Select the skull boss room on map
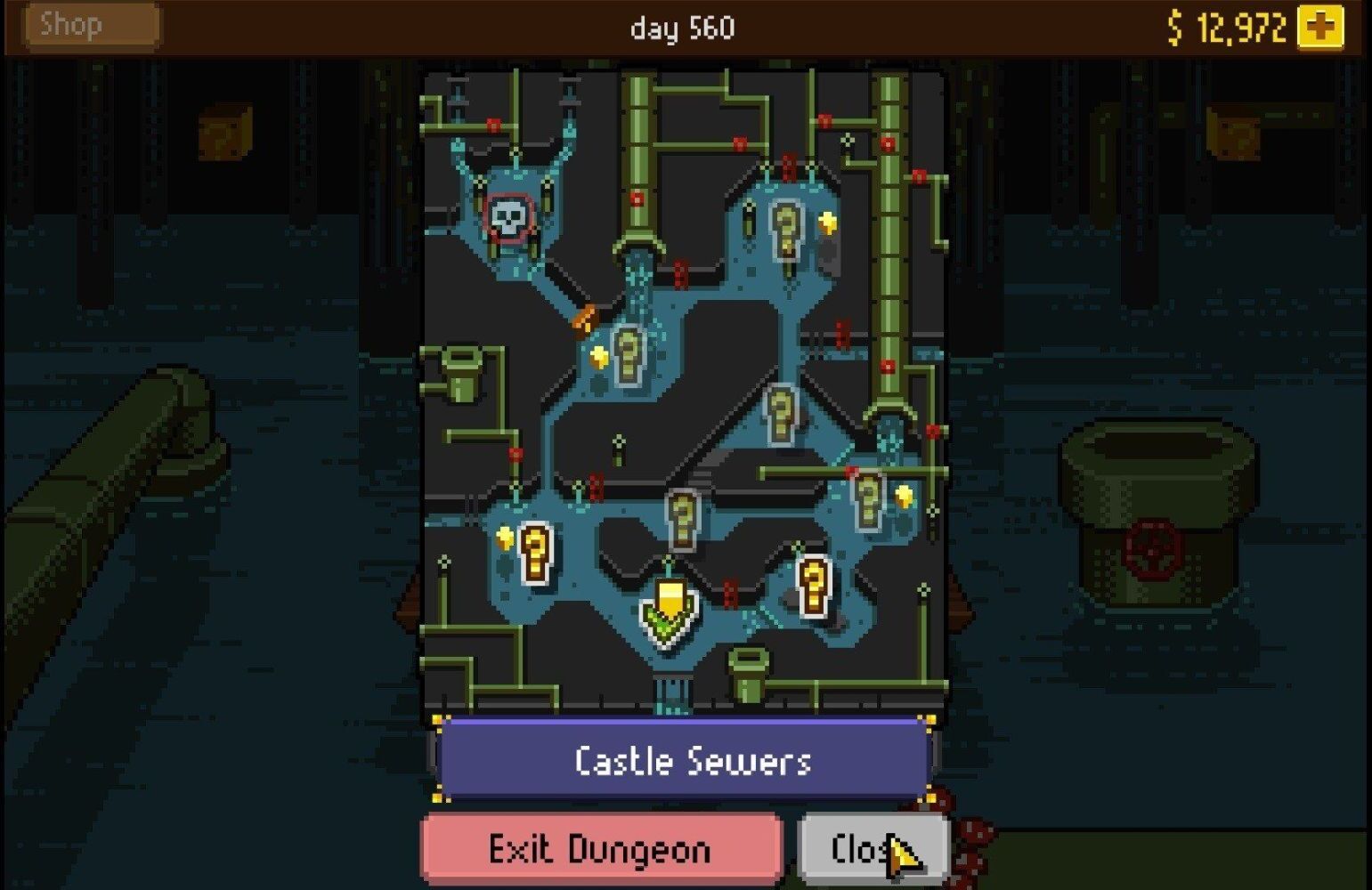The height and width of the screenshot is (890, 1372). pos(510,218)
